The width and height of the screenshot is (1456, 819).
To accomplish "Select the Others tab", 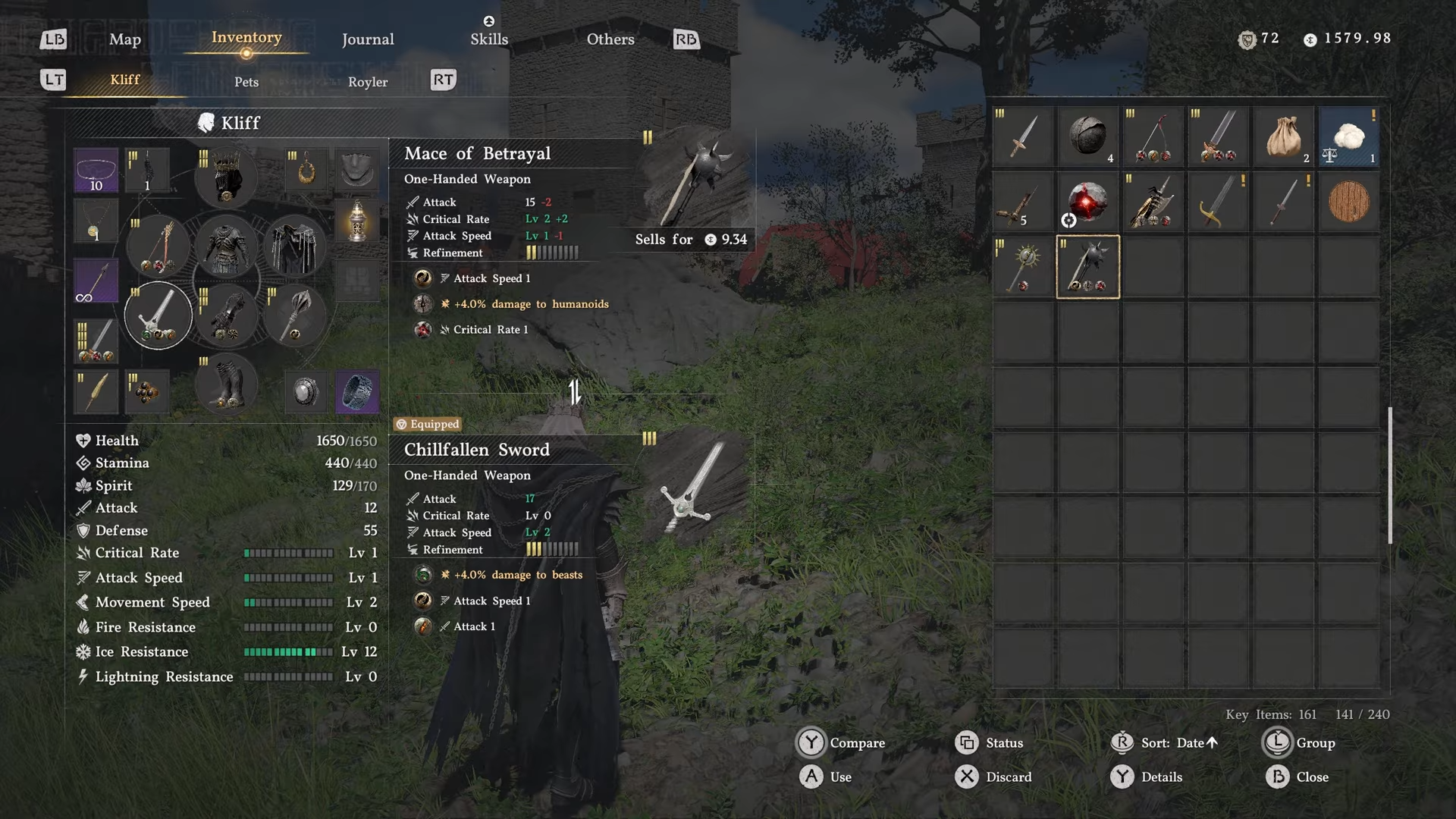I will pos(610,39).
